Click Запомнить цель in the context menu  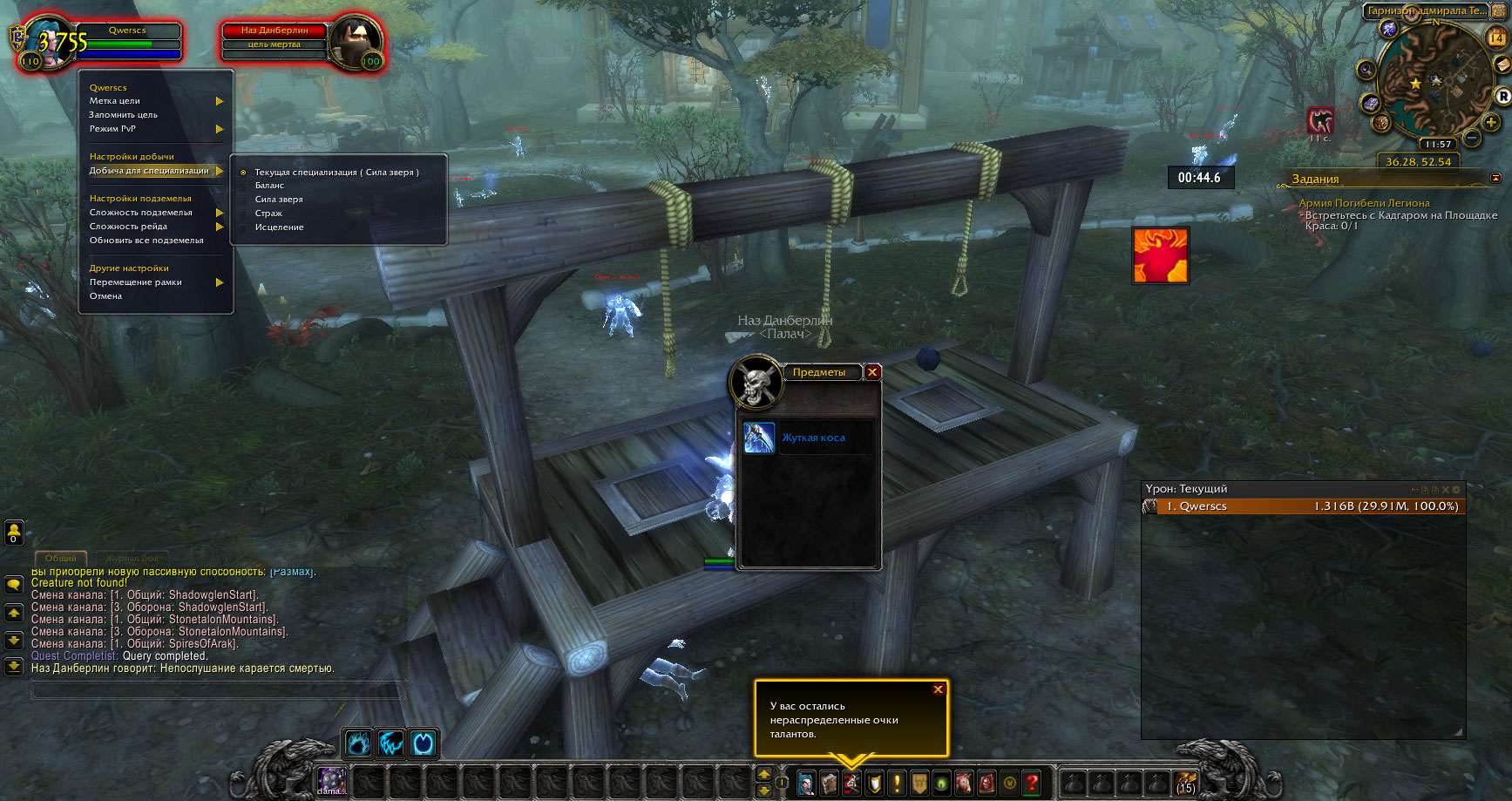tap(123, 115)
